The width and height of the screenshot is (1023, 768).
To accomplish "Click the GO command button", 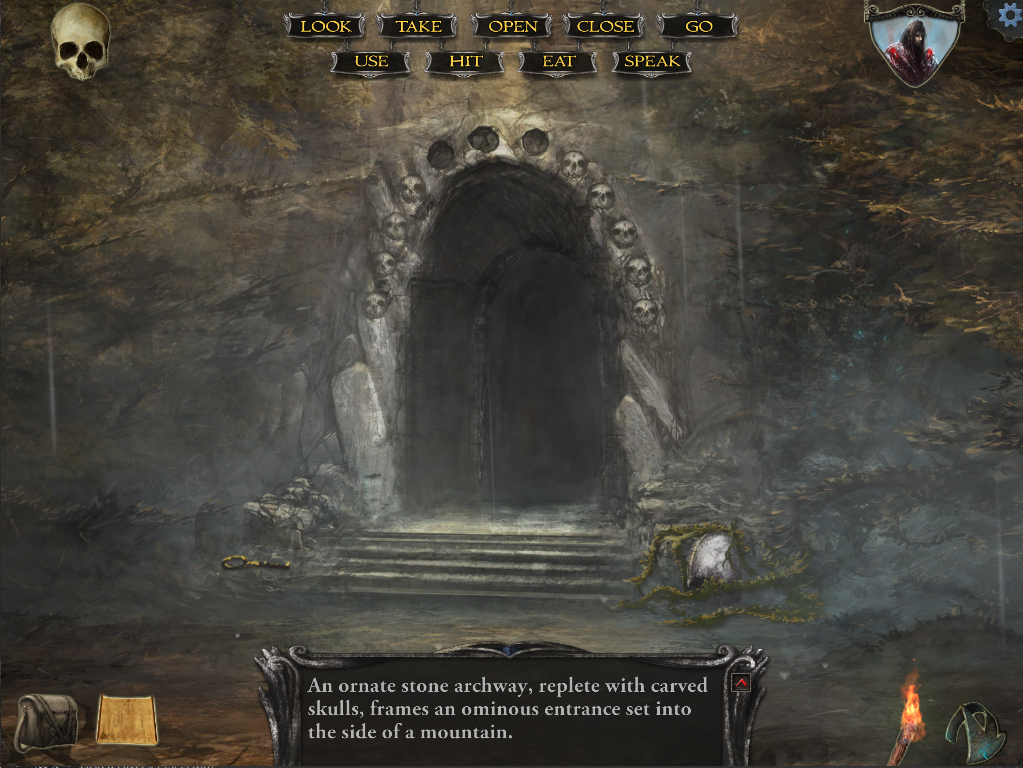I will 699,27.
